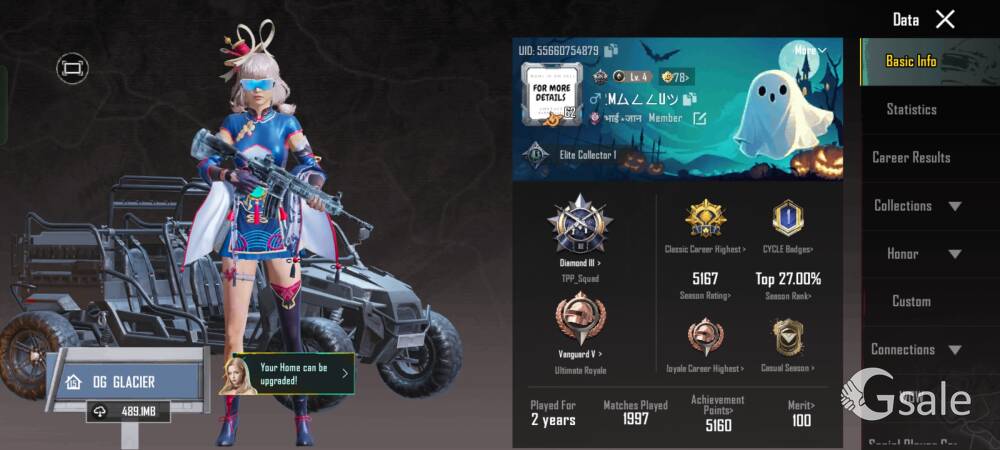
Task: Expand the Honor section
Action: tap(916, 253)
